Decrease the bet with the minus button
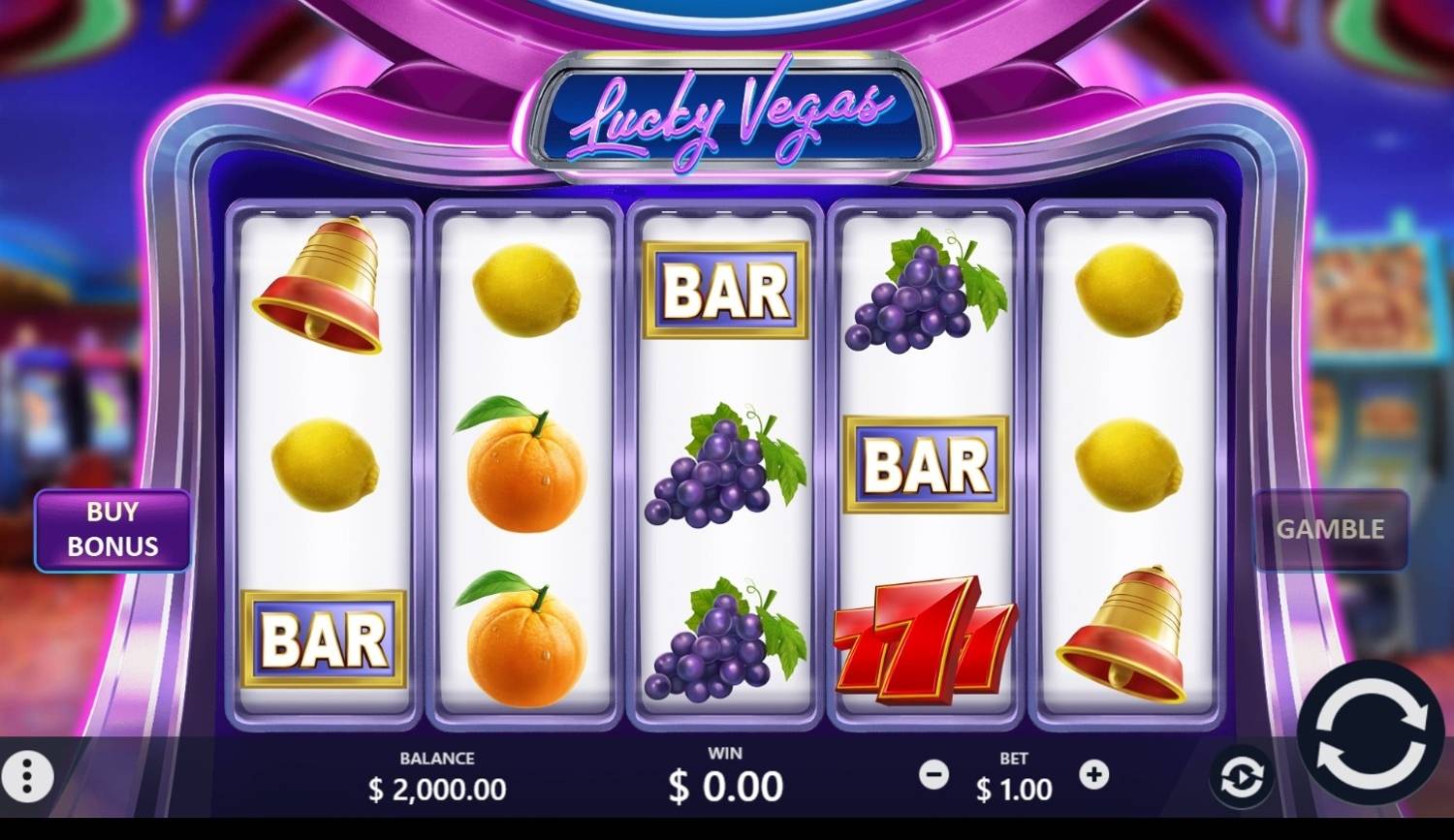1454x840 pixels. (x=933, y=775)
